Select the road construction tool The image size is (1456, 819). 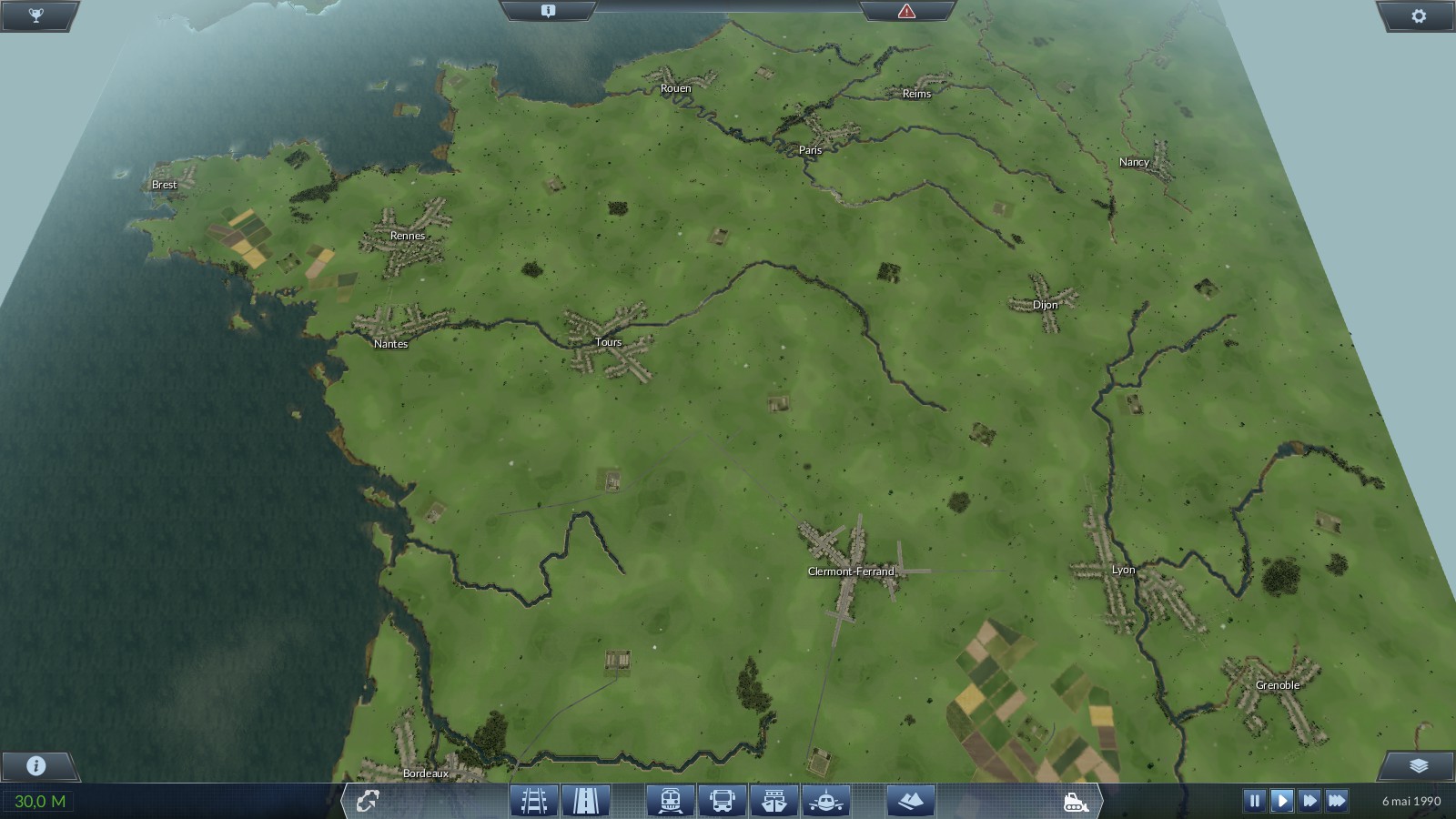point(585,801)
